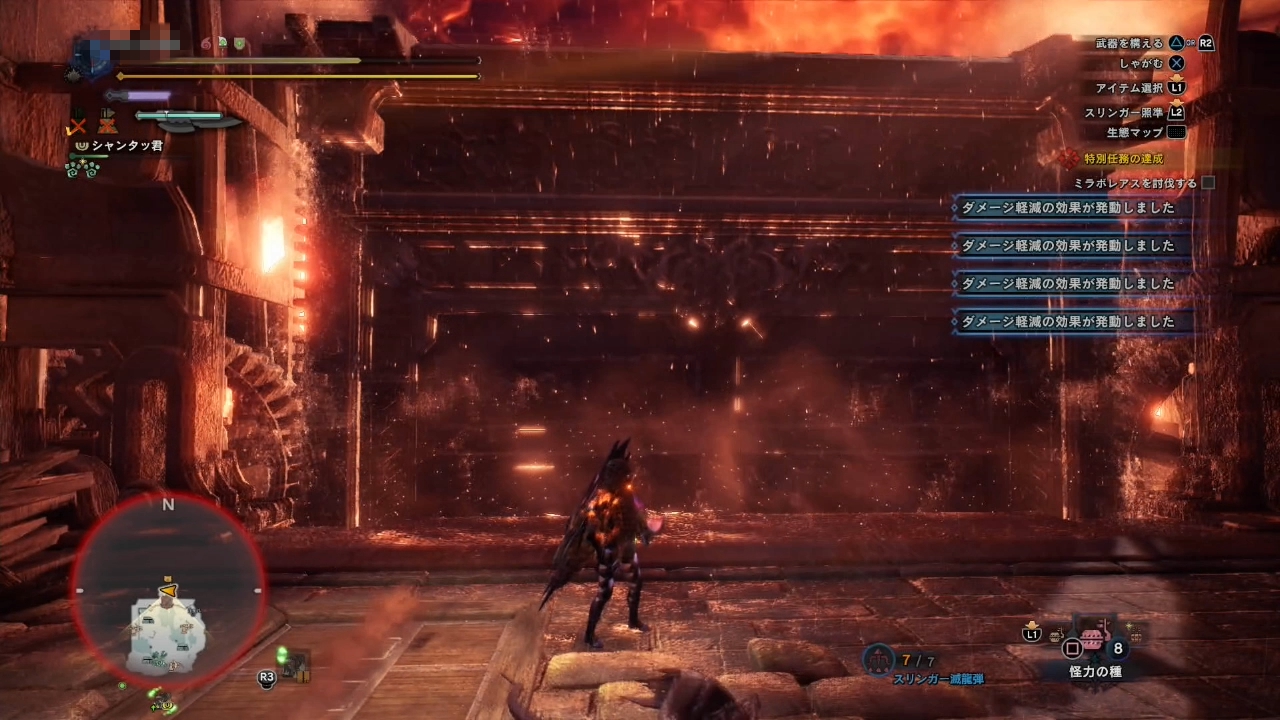This screenshot has width=1280, height=720.
Task: Click the pink swirl status icon
Action: [206, 44]
